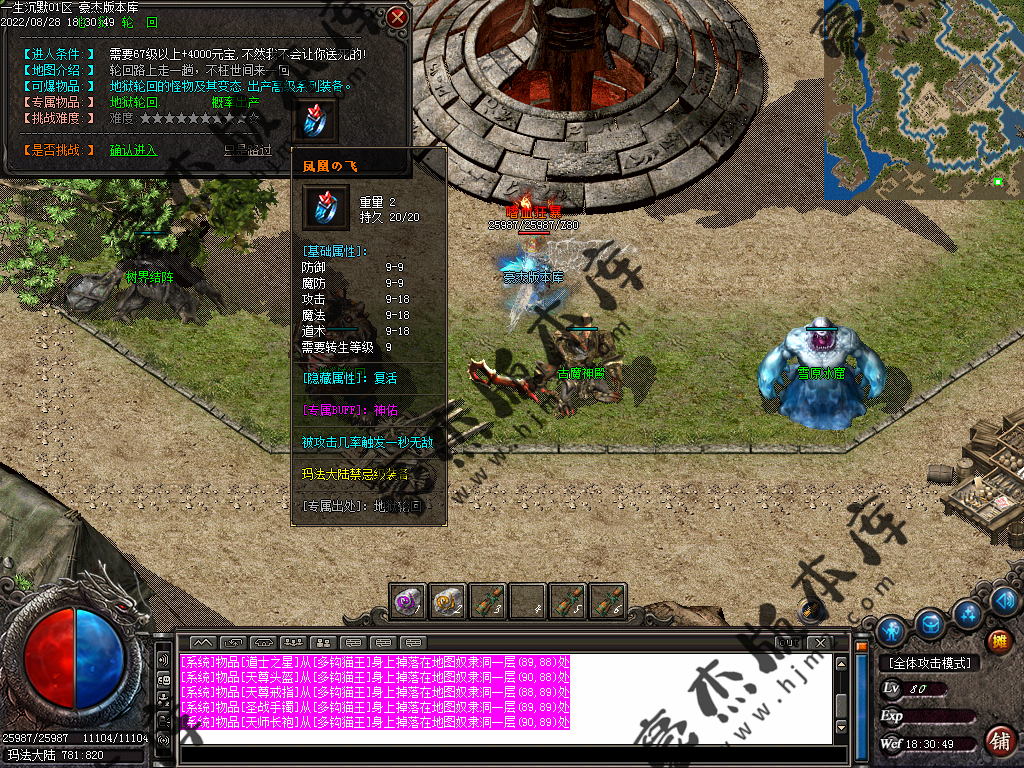Viewport: 1024px width, 768px height.
Task: Open the minimap in the top-right corner
Action: click(x=922, y=97)
